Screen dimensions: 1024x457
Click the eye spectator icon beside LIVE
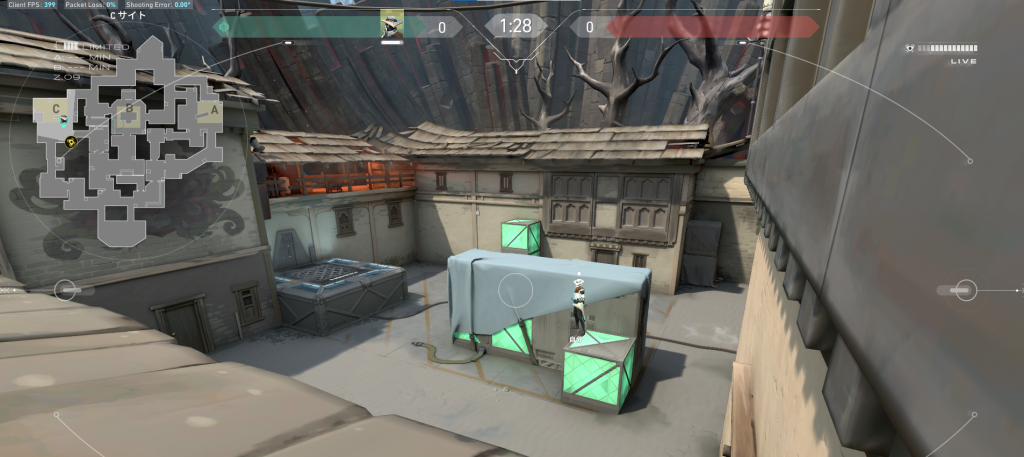pyautogui.click(x=908, y=48)
